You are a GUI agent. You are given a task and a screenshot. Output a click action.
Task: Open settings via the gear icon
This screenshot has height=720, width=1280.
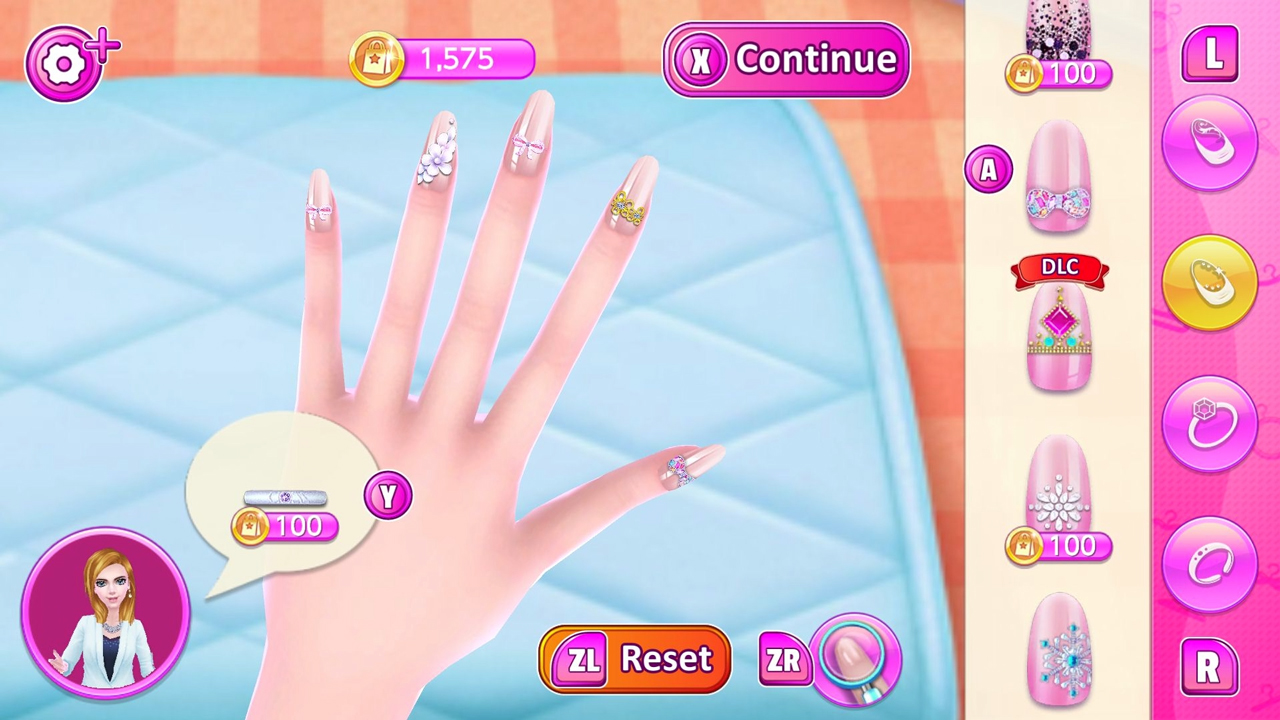coord(64,62)
